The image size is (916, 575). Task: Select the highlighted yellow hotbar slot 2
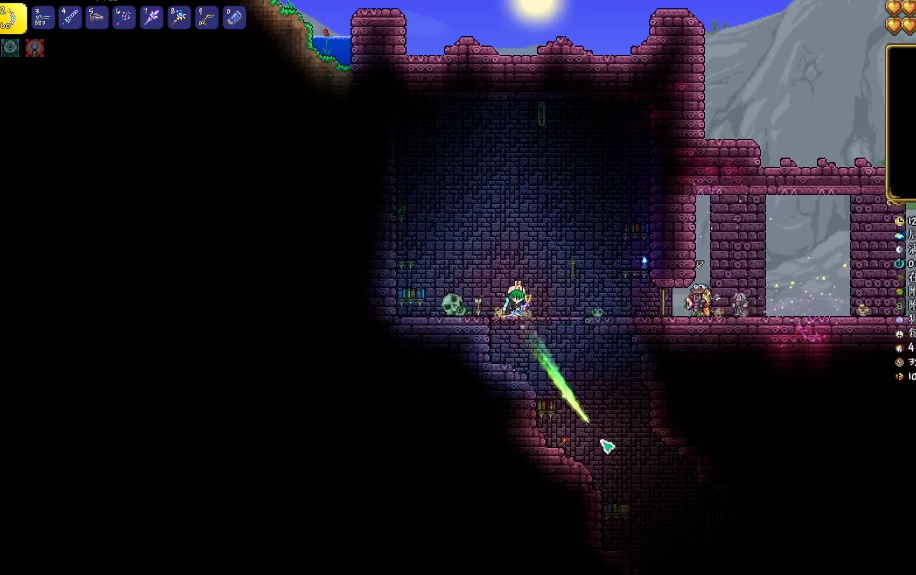13,17
